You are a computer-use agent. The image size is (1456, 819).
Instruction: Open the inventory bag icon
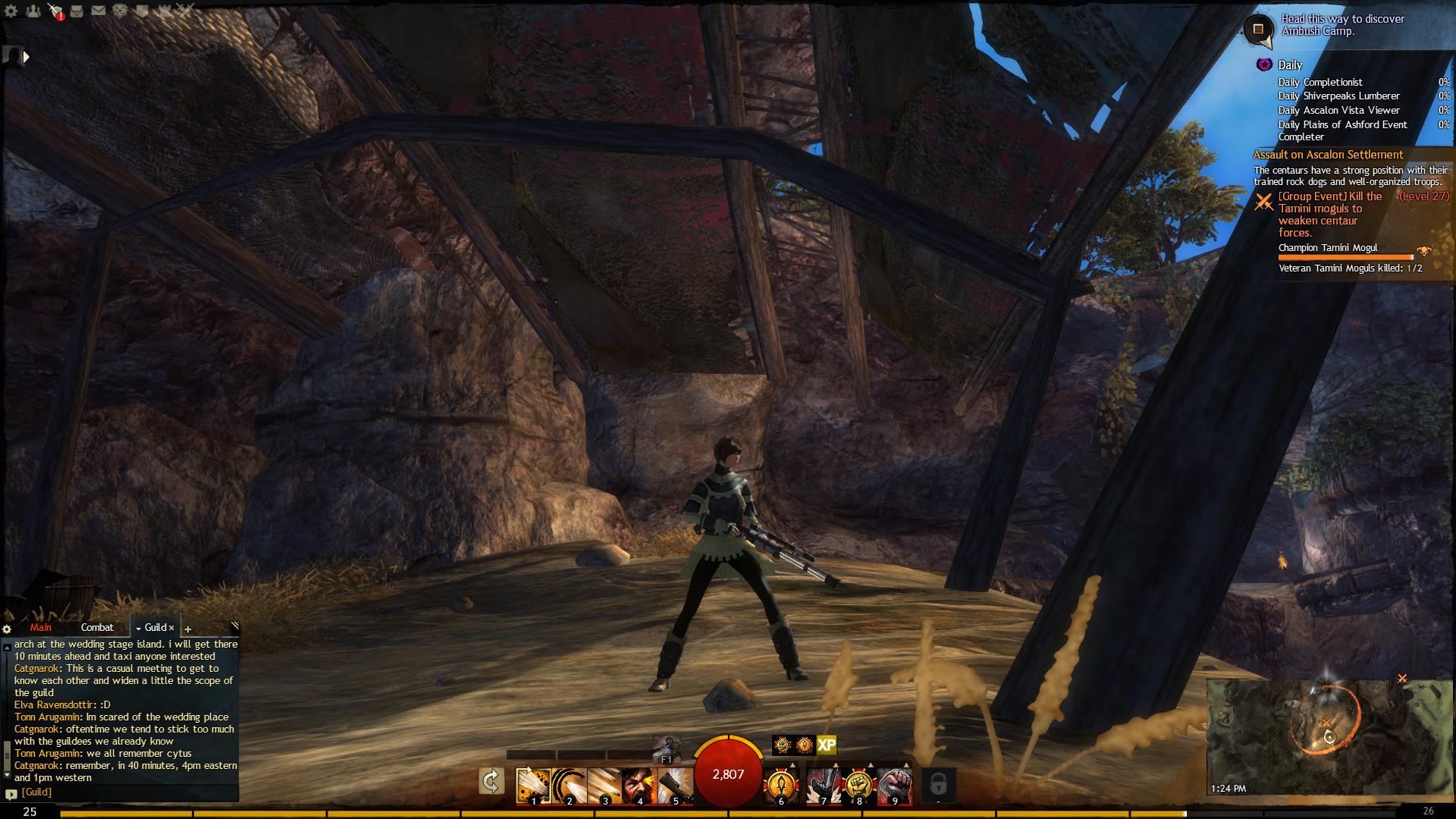pos(77,11)
